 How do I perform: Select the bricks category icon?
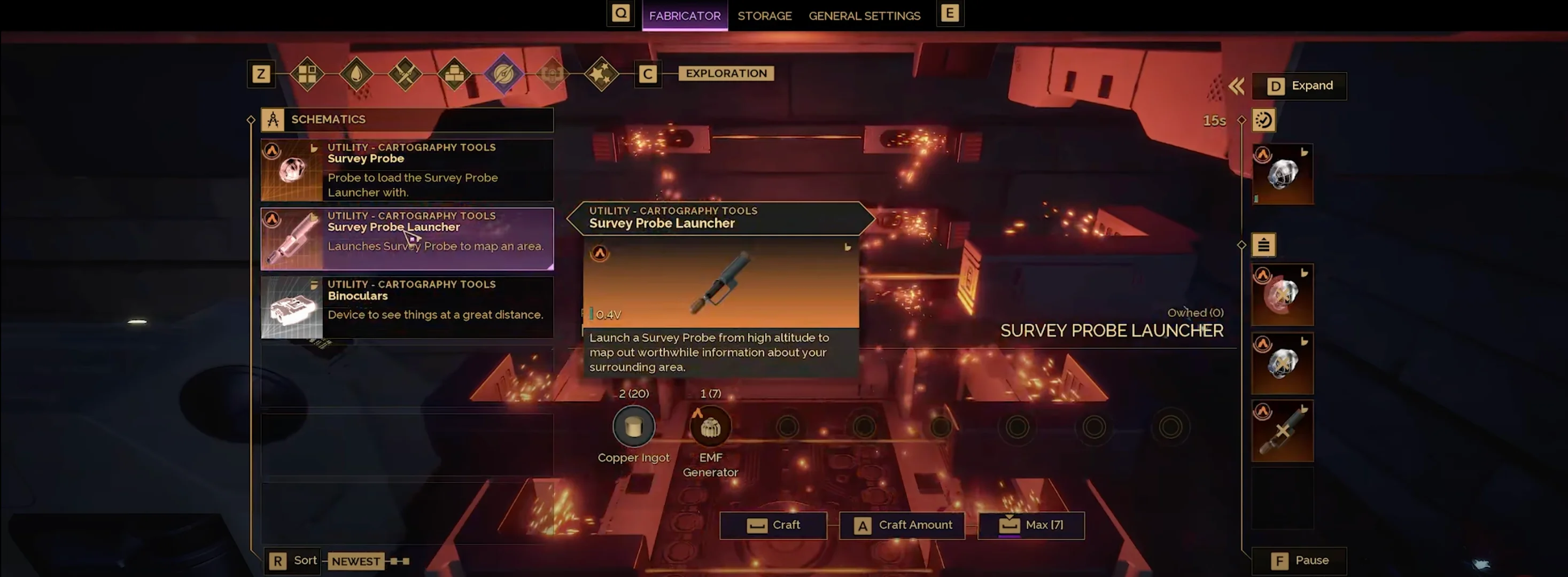point(454,74)
